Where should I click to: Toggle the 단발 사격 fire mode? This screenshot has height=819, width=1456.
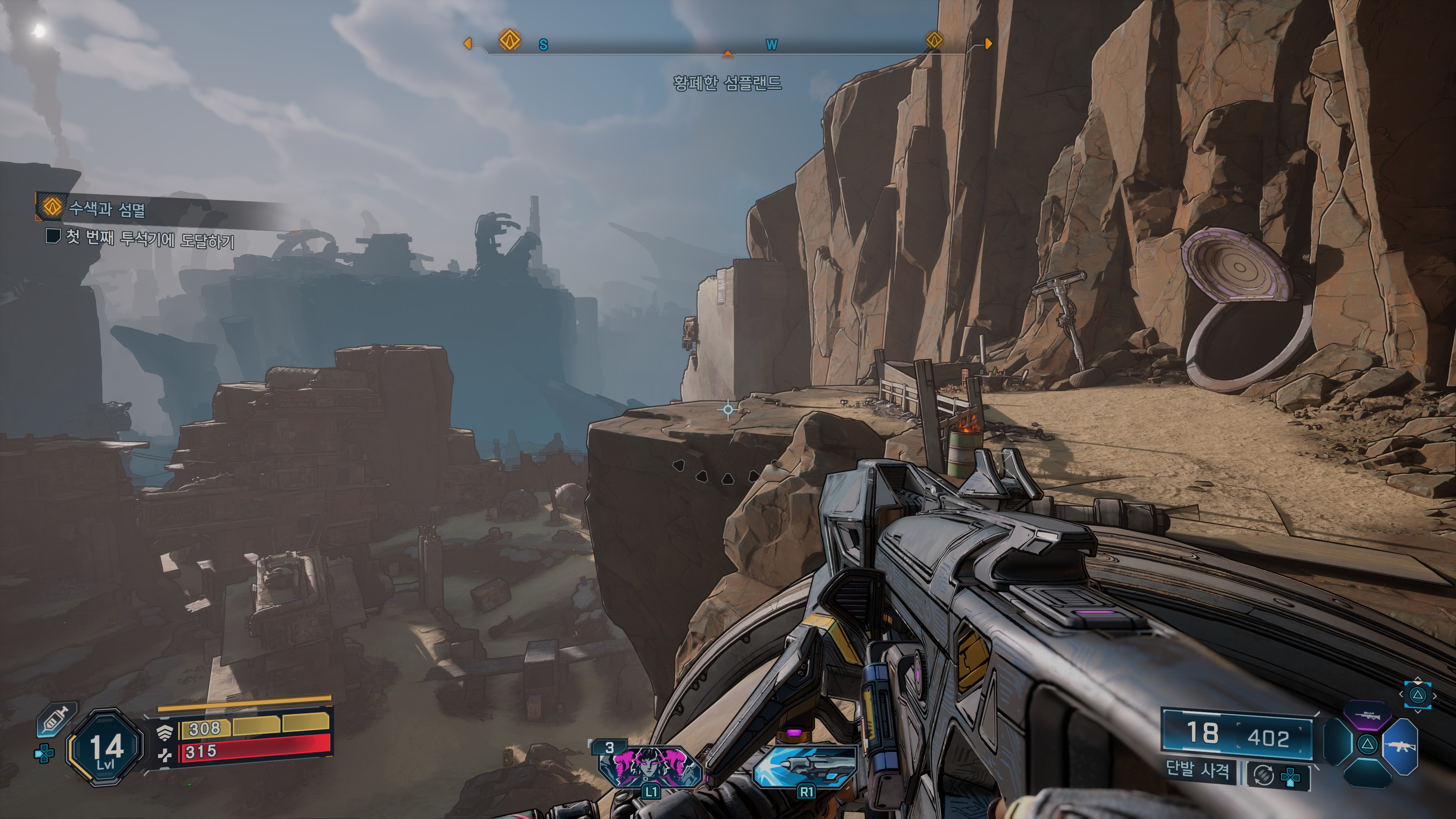1197,769
